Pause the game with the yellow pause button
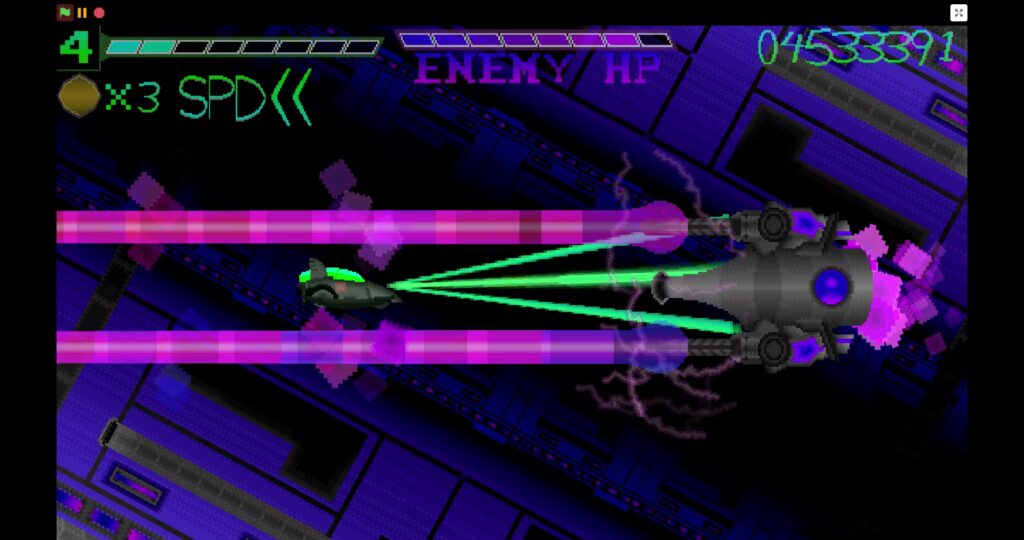The height and width of the screenshot is (540, 1024). [x=82, y=13]
